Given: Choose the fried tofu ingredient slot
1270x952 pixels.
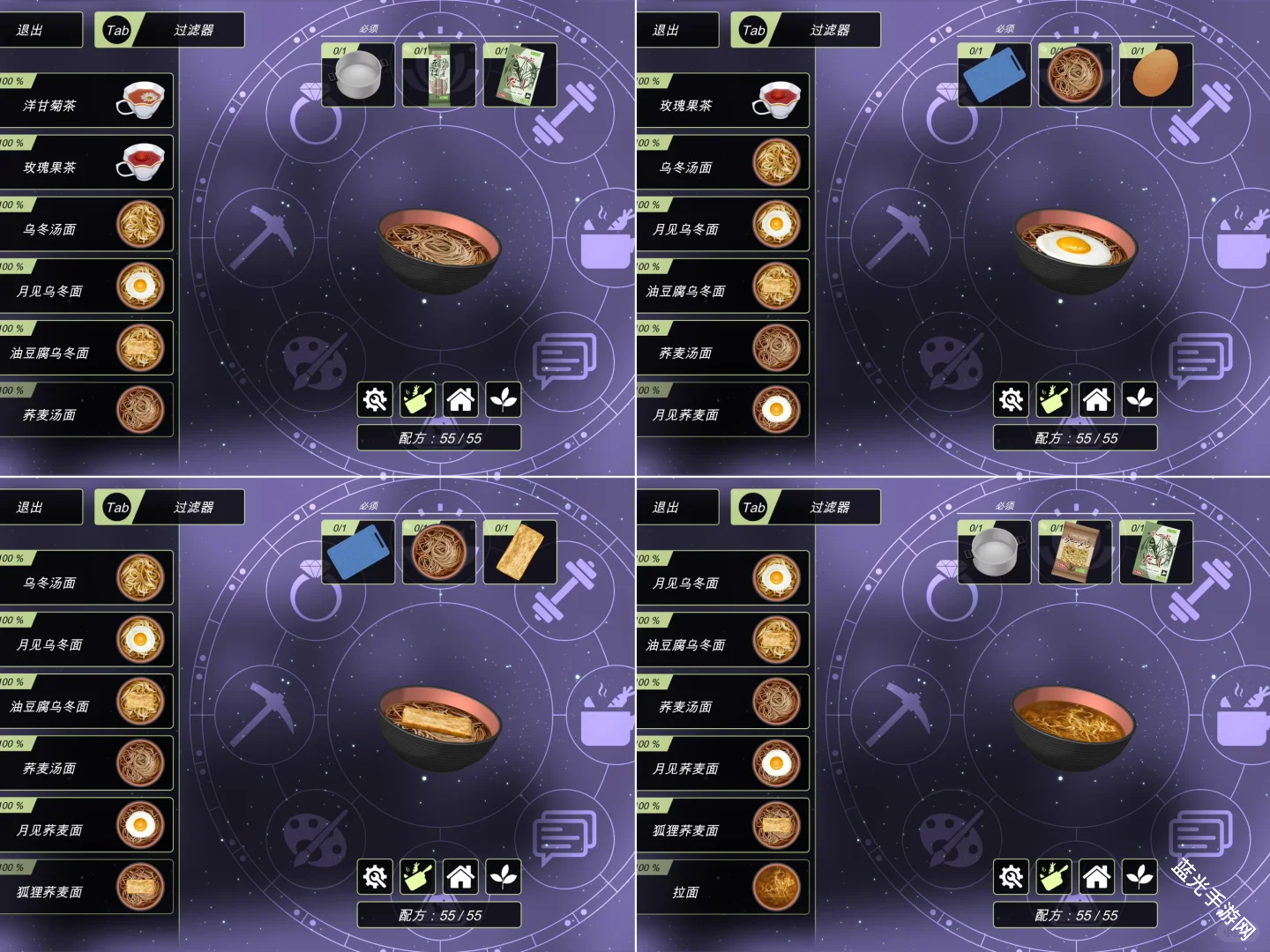Looking at the screenshot, I should tap(519, 552).
